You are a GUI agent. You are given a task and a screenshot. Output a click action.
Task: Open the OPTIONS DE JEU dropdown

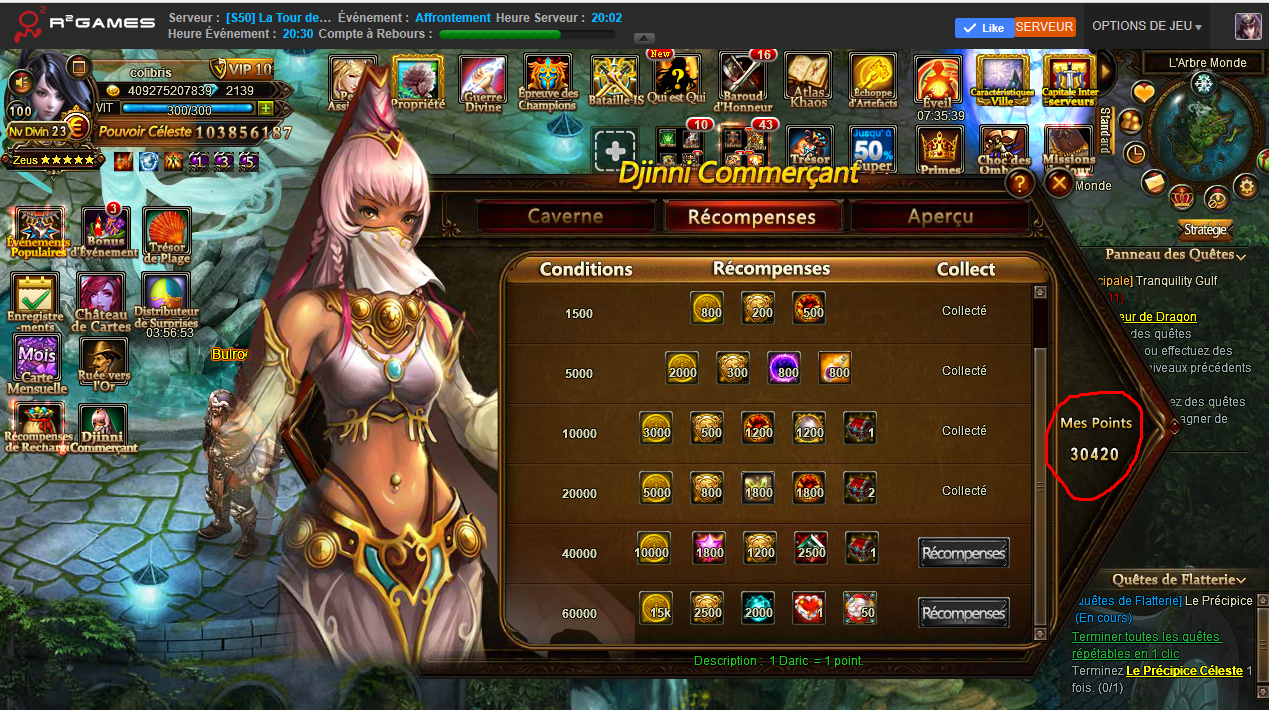tap(1146, 26)
